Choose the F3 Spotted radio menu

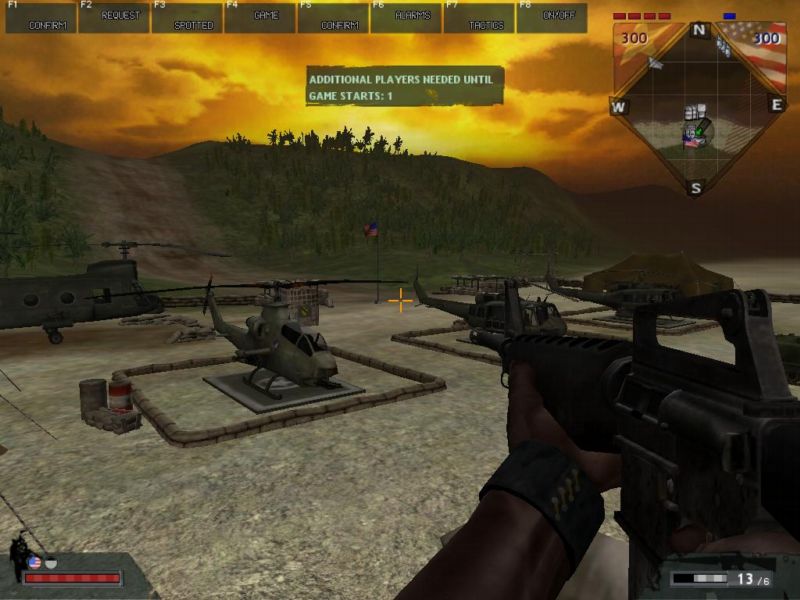187,18
